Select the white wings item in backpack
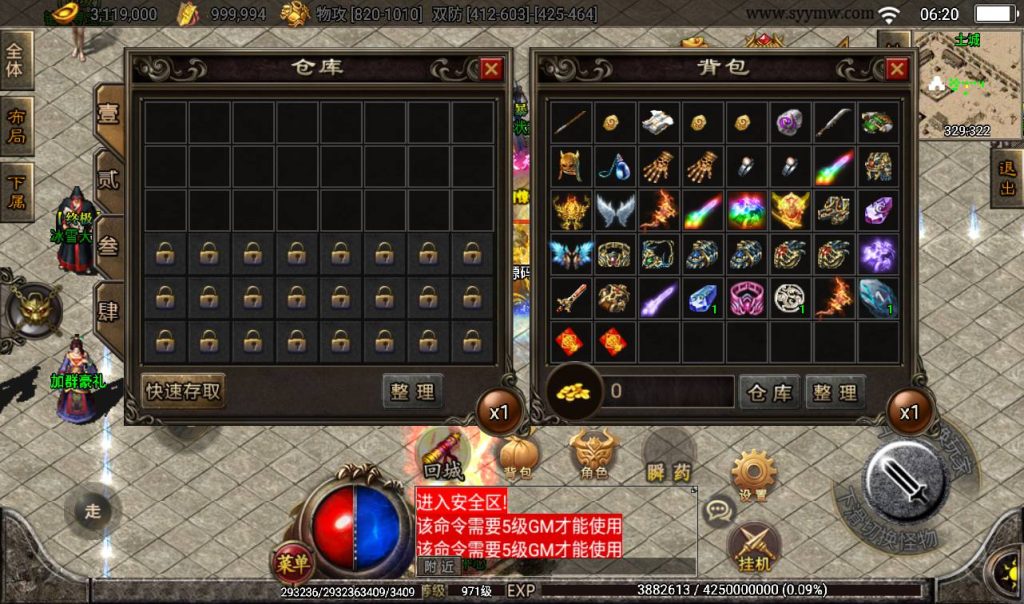 pyautogui.click(x=615, y=210)
